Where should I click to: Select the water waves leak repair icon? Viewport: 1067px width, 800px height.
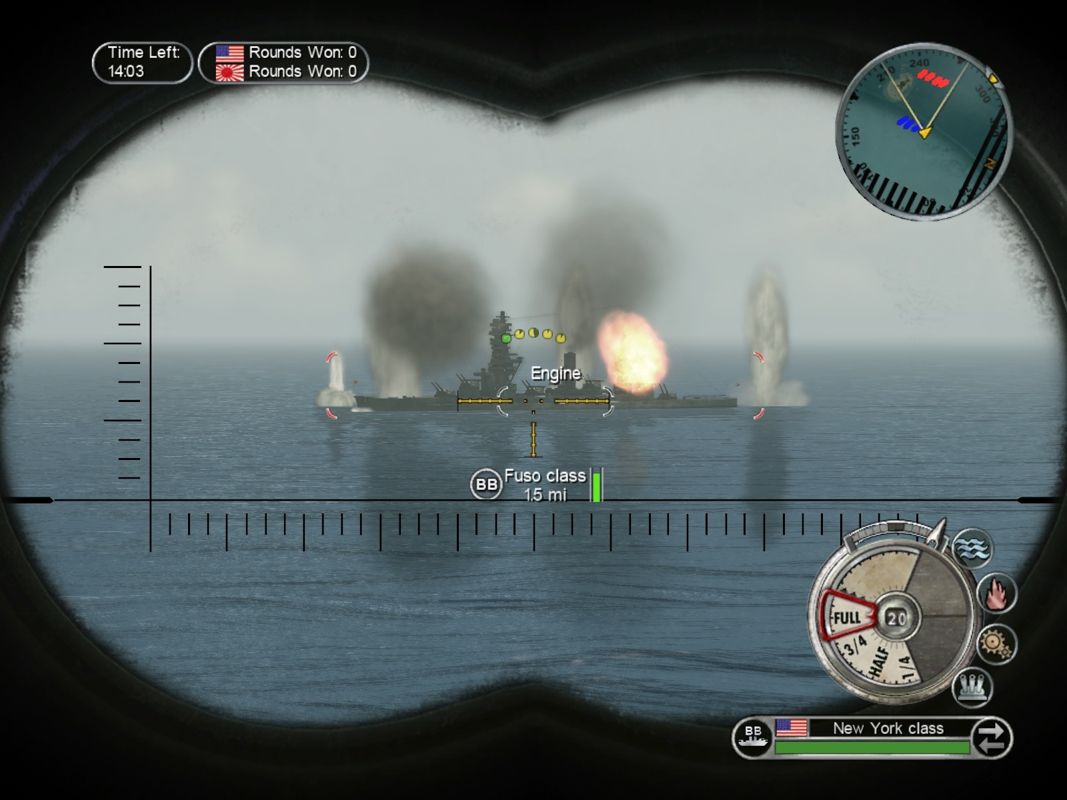coord(971,548)
